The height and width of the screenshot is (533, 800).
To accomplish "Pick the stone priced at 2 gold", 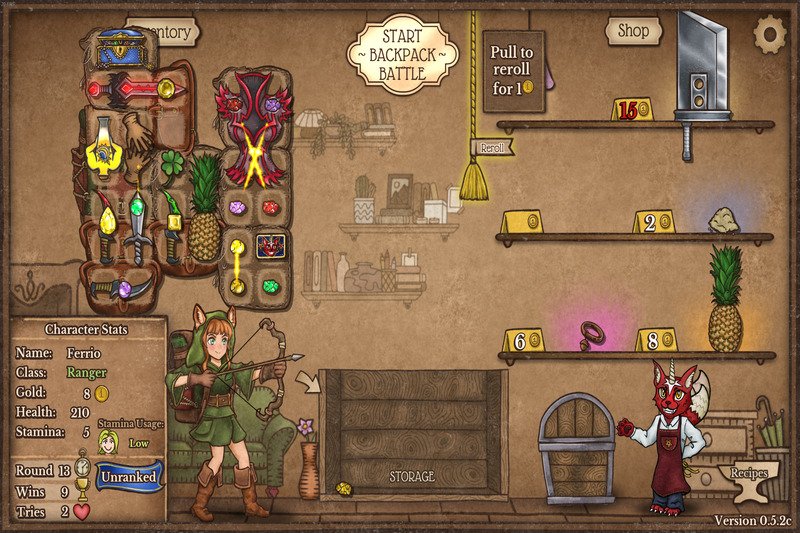I will (x=723, y=220).
